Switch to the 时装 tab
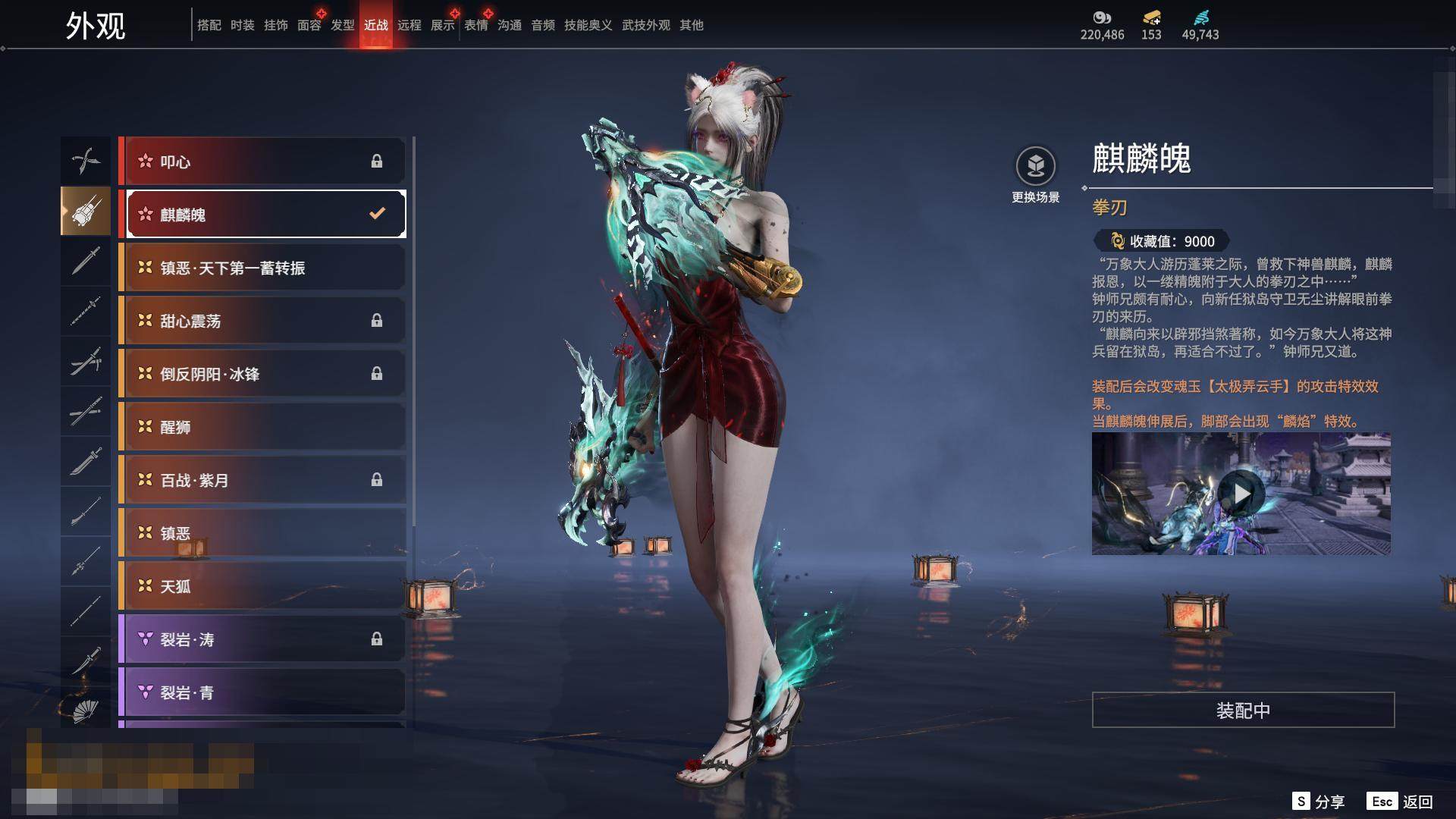The width and height of the screenshot is (1456, 819). coord(243,25)
